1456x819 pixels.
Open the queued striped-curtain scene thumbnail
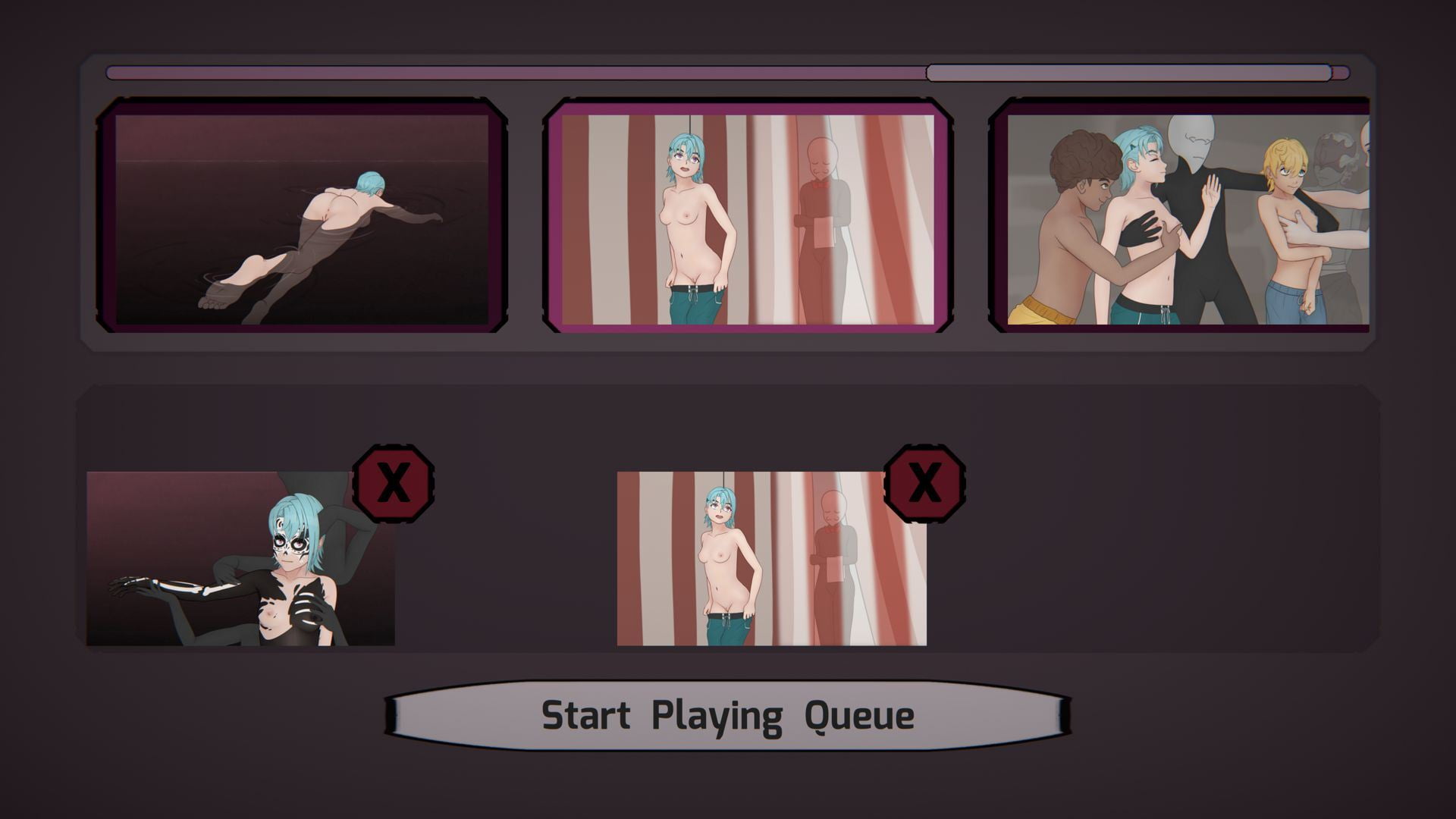tap(771, 559)
